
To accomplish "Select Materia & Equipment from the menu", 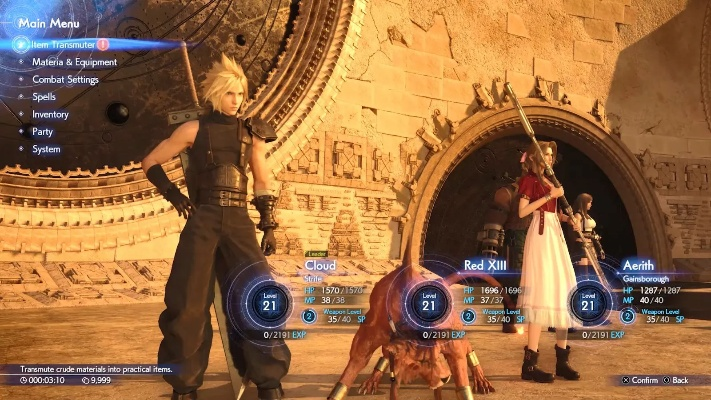I will (x=74, y=62).
